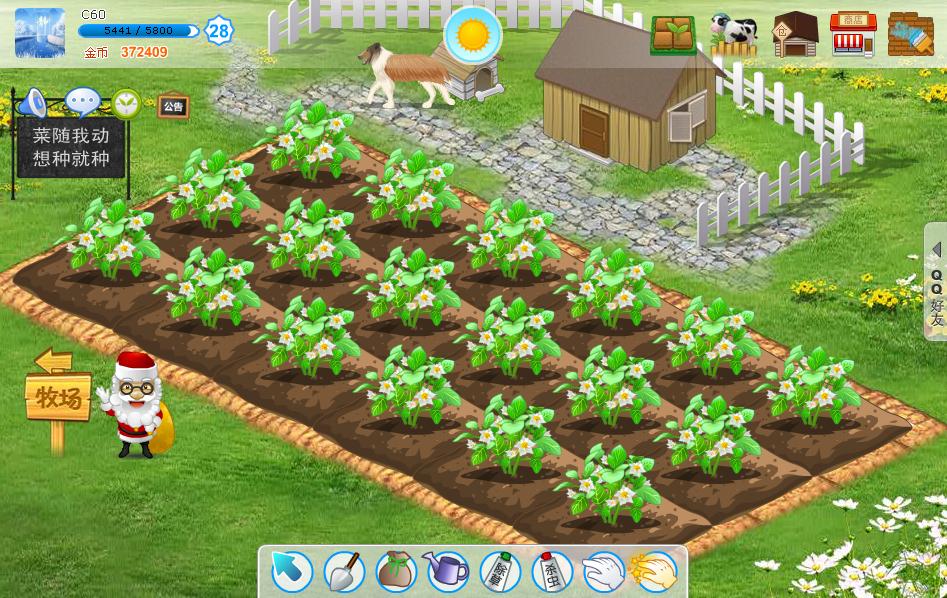This screenshot has height=598, width=947.
Task: Activate the white glove harvest tool
Action: [x=603, y=572]
